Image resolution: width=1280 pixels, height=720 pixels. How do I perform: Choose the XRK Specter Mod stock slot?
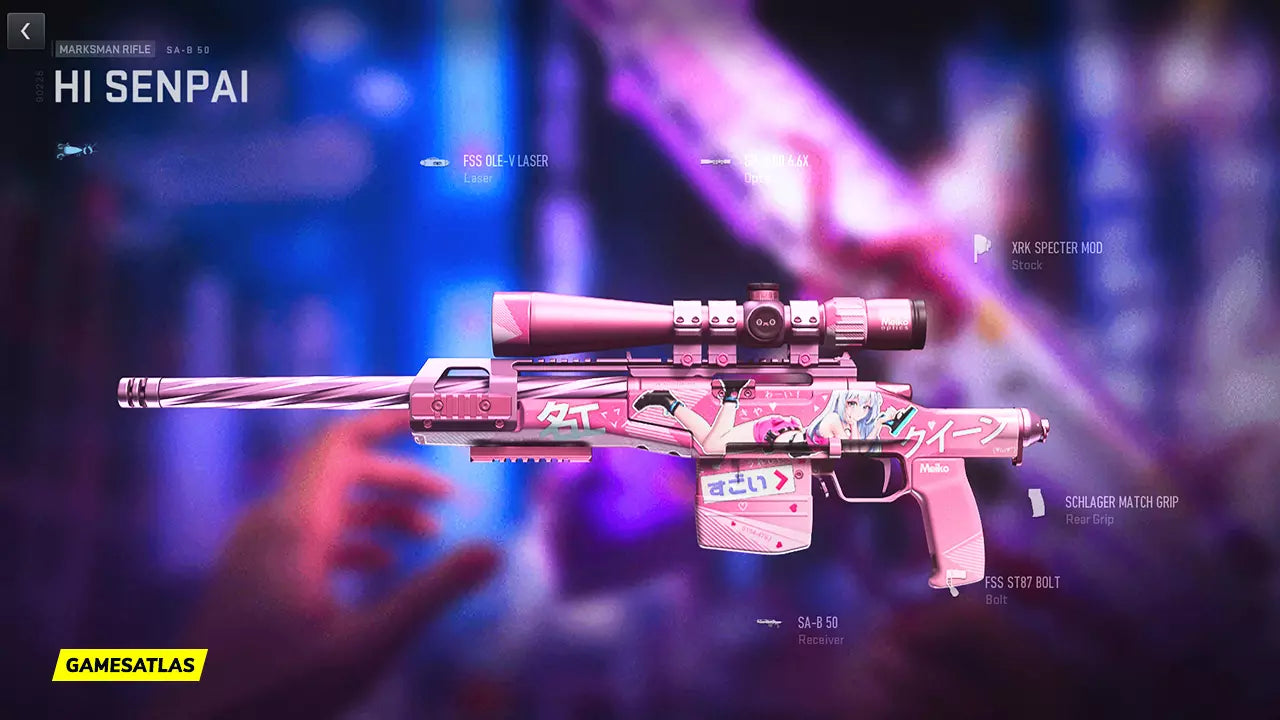coord(1056,248)
